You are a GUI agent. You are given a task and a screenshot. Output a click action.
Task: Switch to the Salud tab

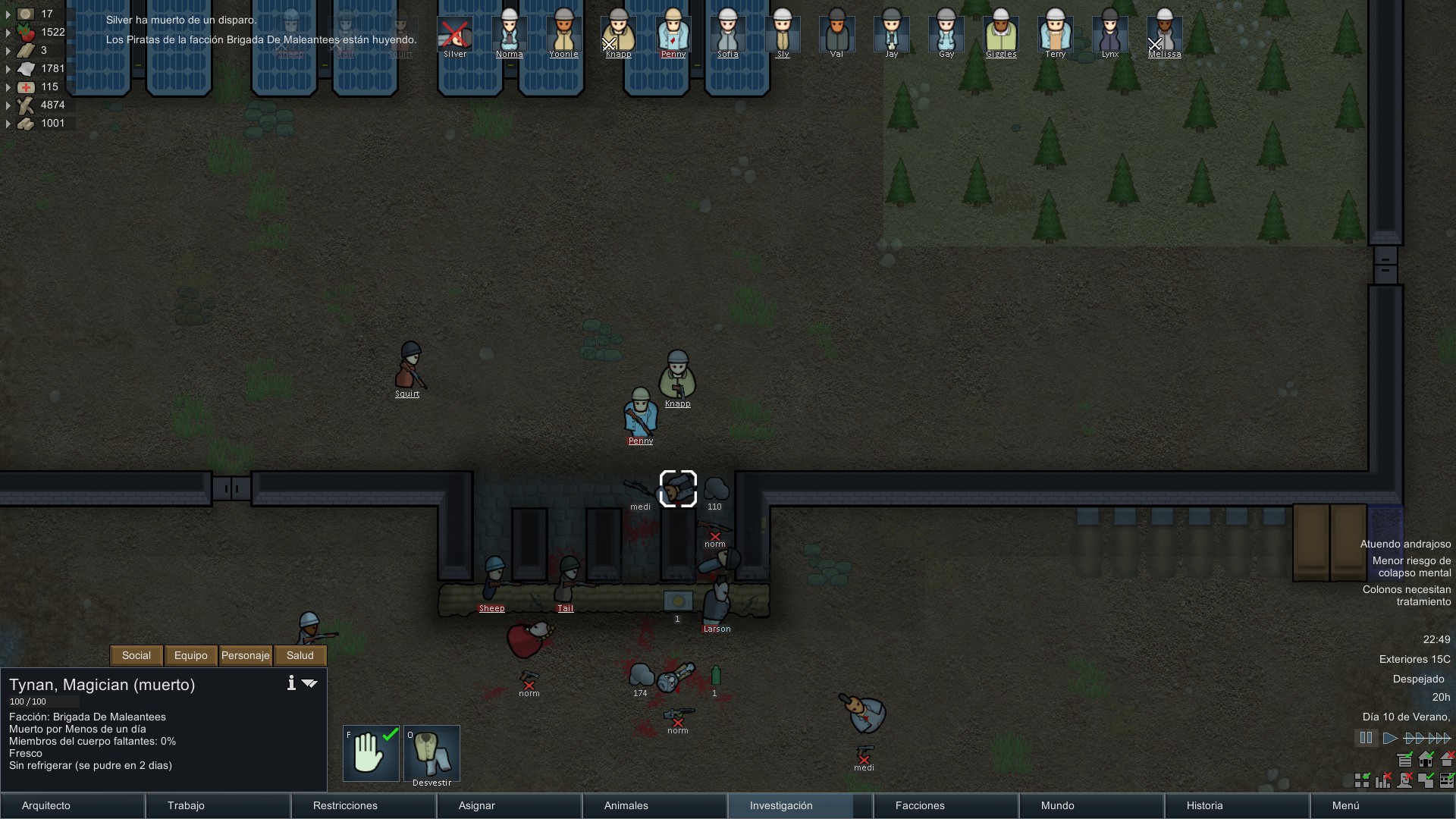[300, 655]
